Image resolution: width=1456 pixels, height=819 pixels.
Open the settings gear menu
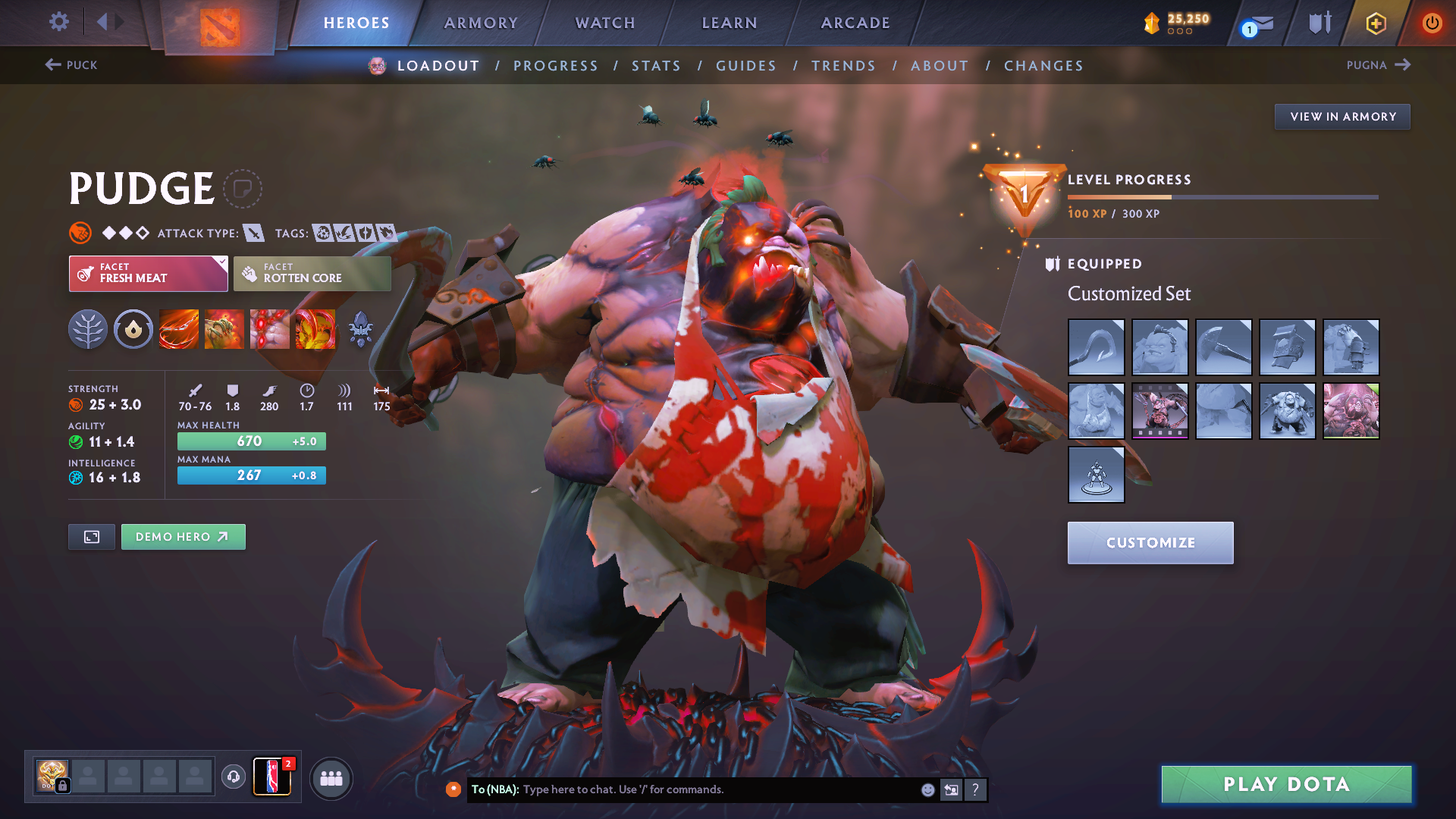(58, 22)
